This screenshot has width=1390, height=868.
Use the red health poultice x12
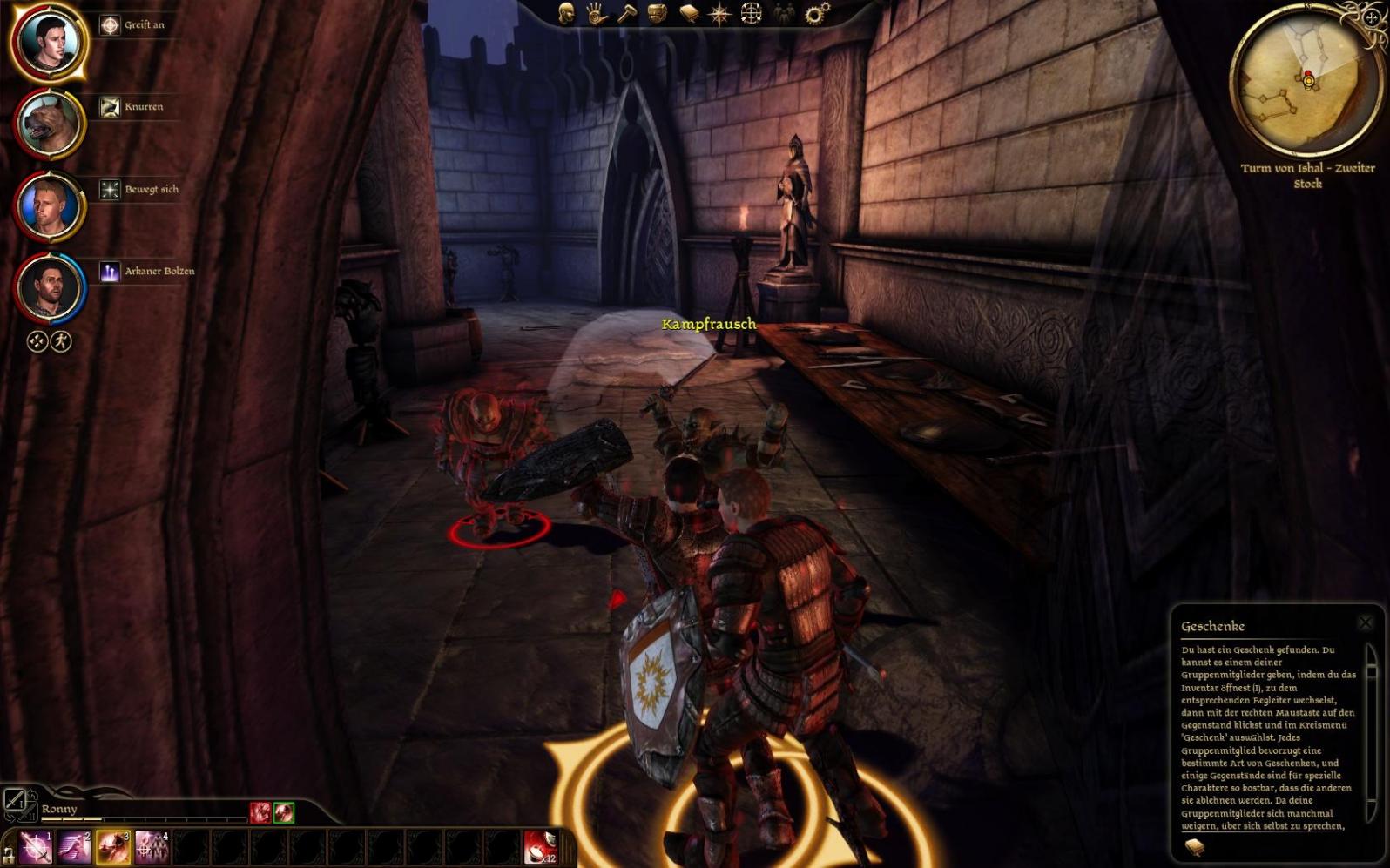[x=541, y=847]
